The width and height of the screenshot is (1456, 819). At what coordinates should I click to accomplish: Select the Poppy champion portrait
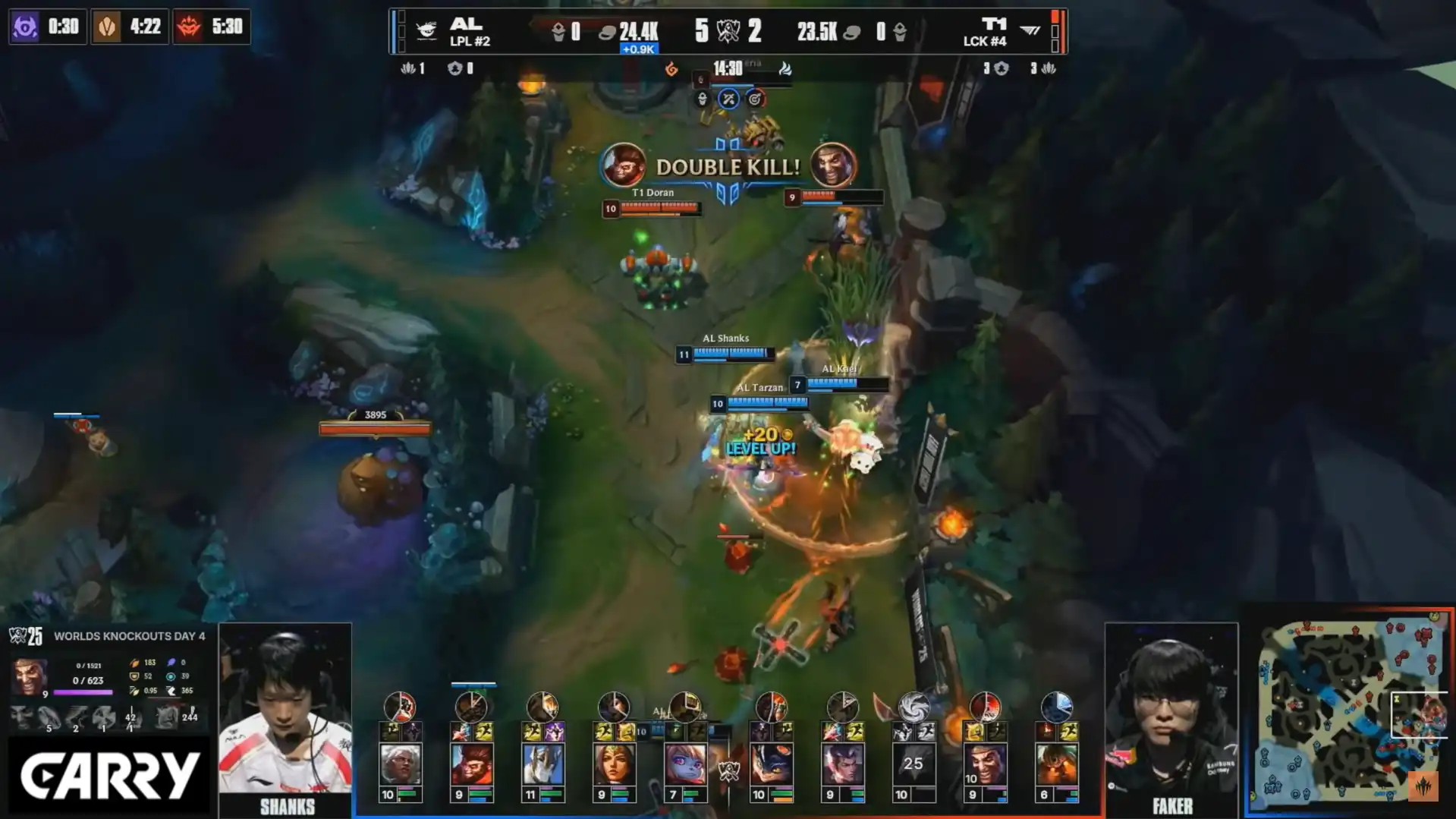[685, 764]
